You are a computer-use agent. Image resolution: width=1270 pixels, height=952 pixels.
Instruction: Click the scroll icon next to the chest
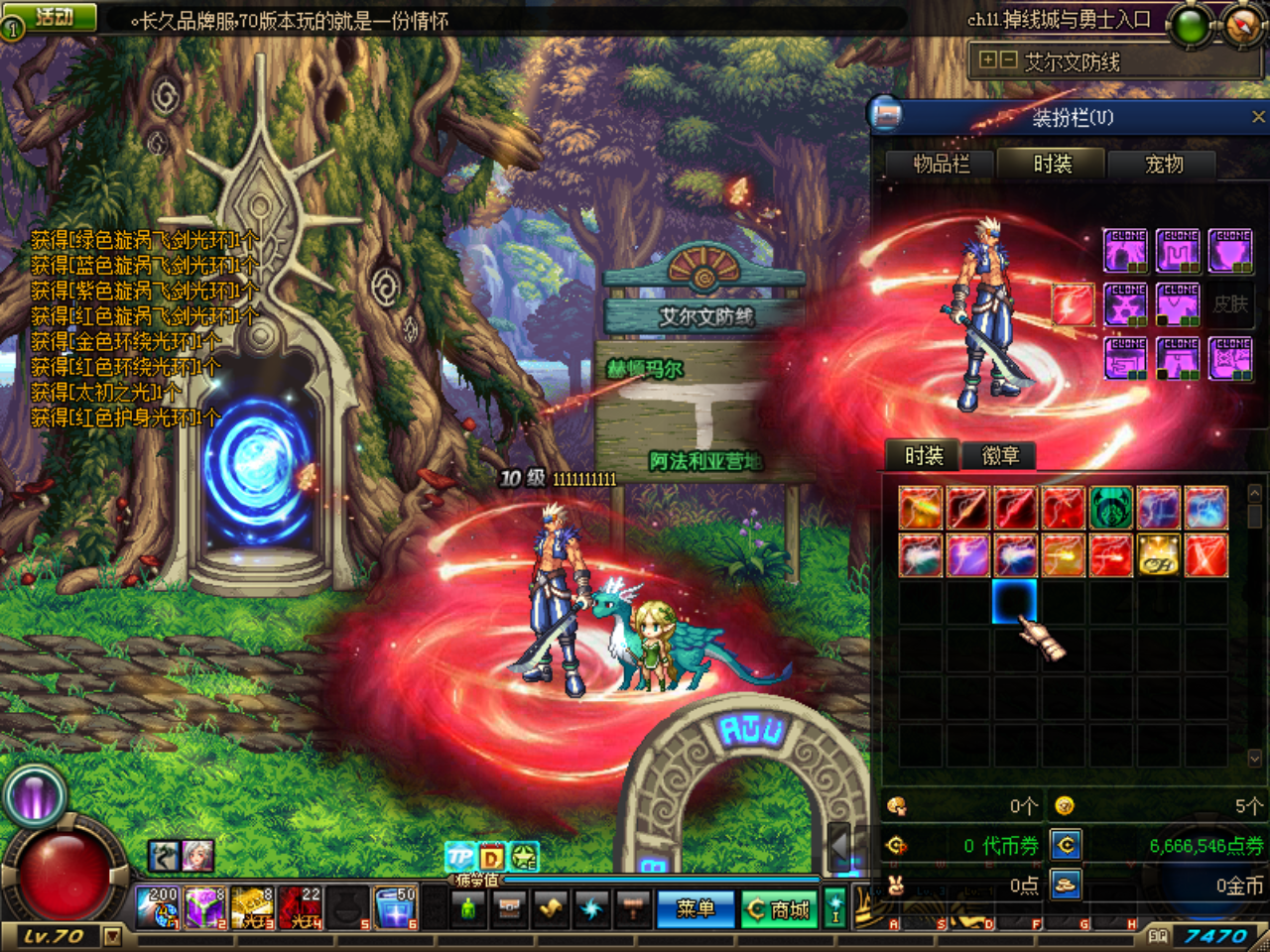[x=549, y=908]
